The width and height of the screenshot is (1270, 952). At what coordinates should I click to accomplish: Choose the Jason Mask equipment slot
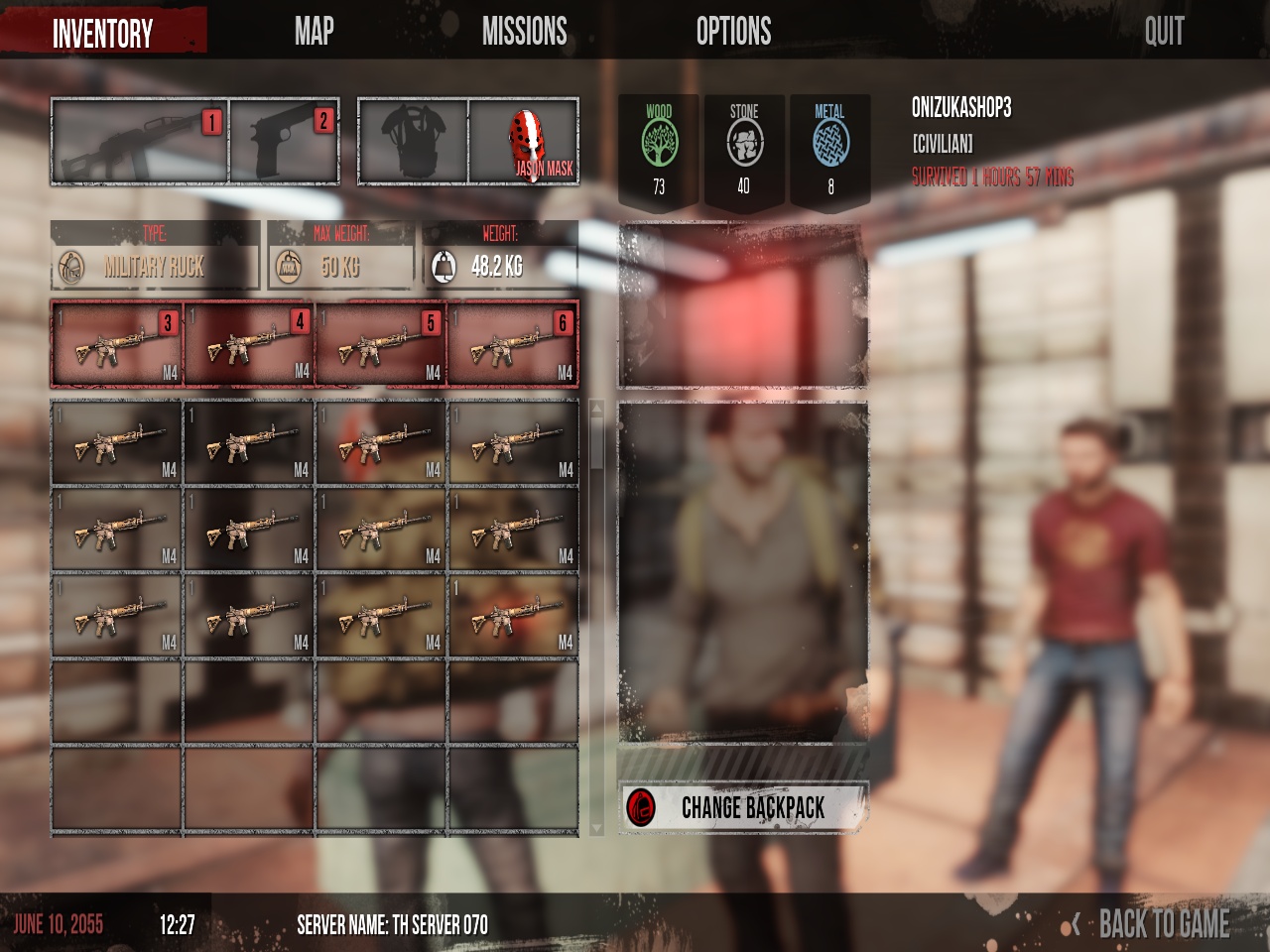click(524, 142)
